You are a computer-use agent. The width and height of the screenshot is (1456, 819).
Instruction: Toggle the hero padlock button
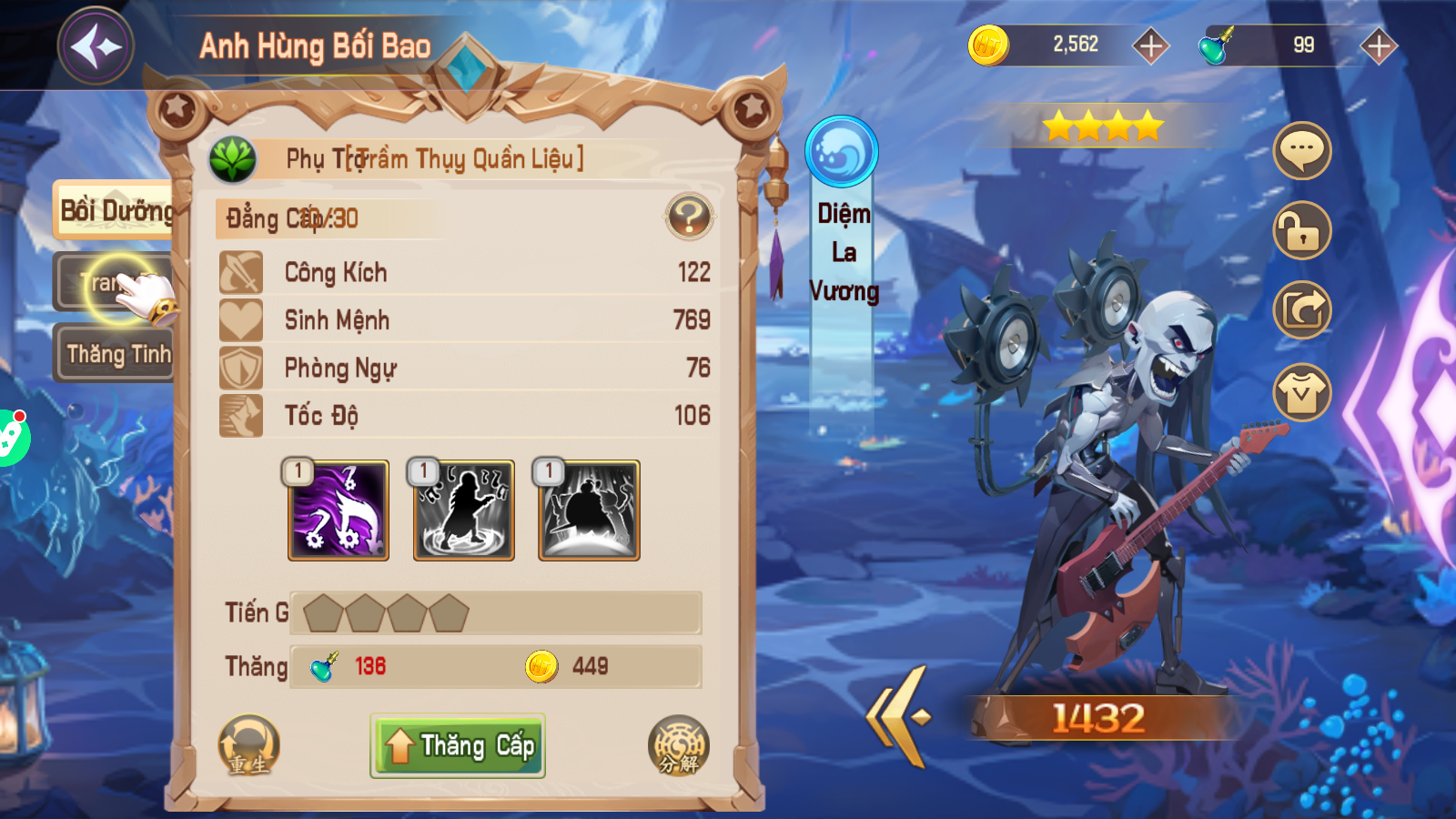point(1302,230)
